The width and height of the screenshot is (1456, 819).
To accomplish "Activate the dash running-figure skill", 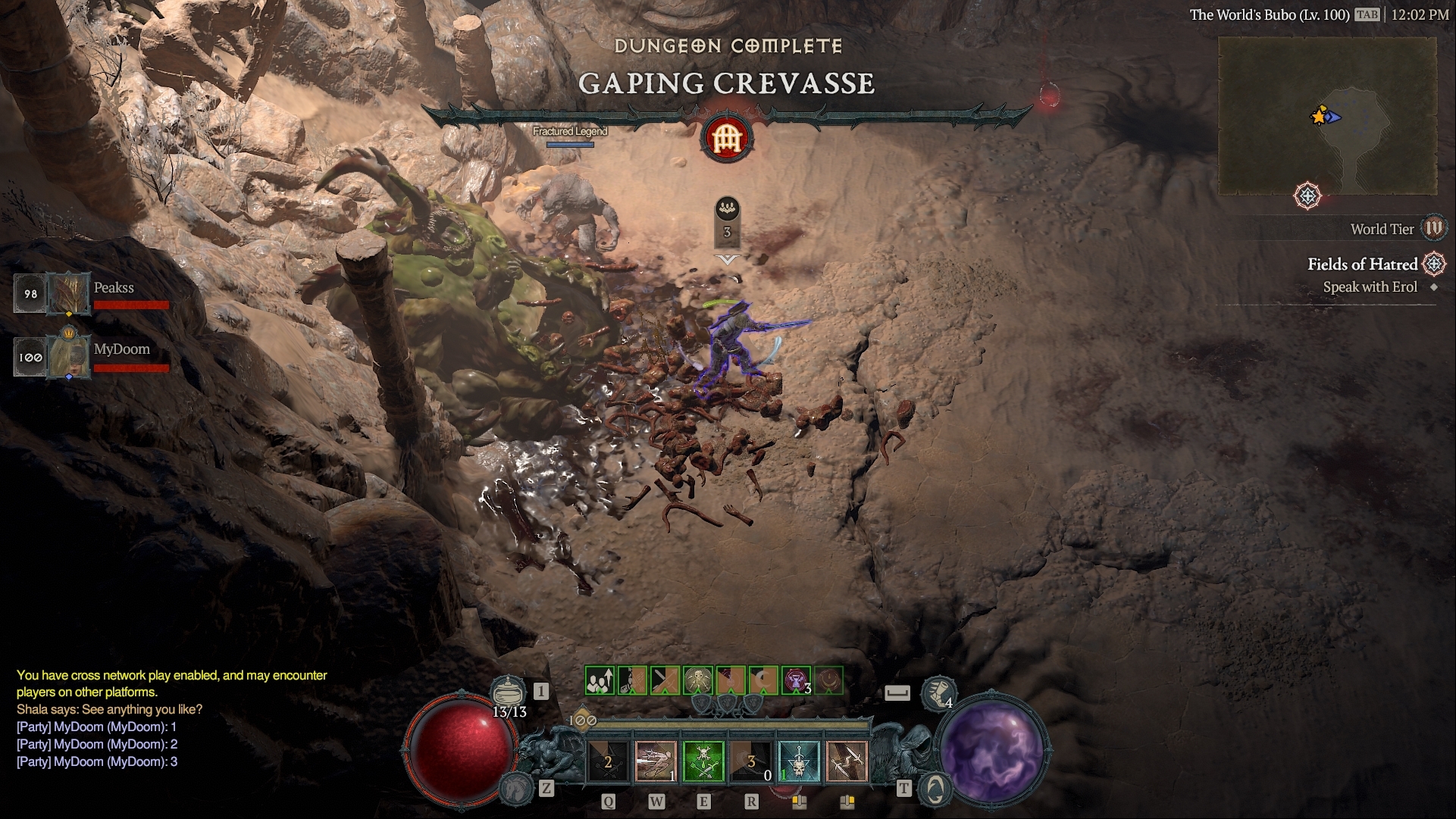I will 656,761.
